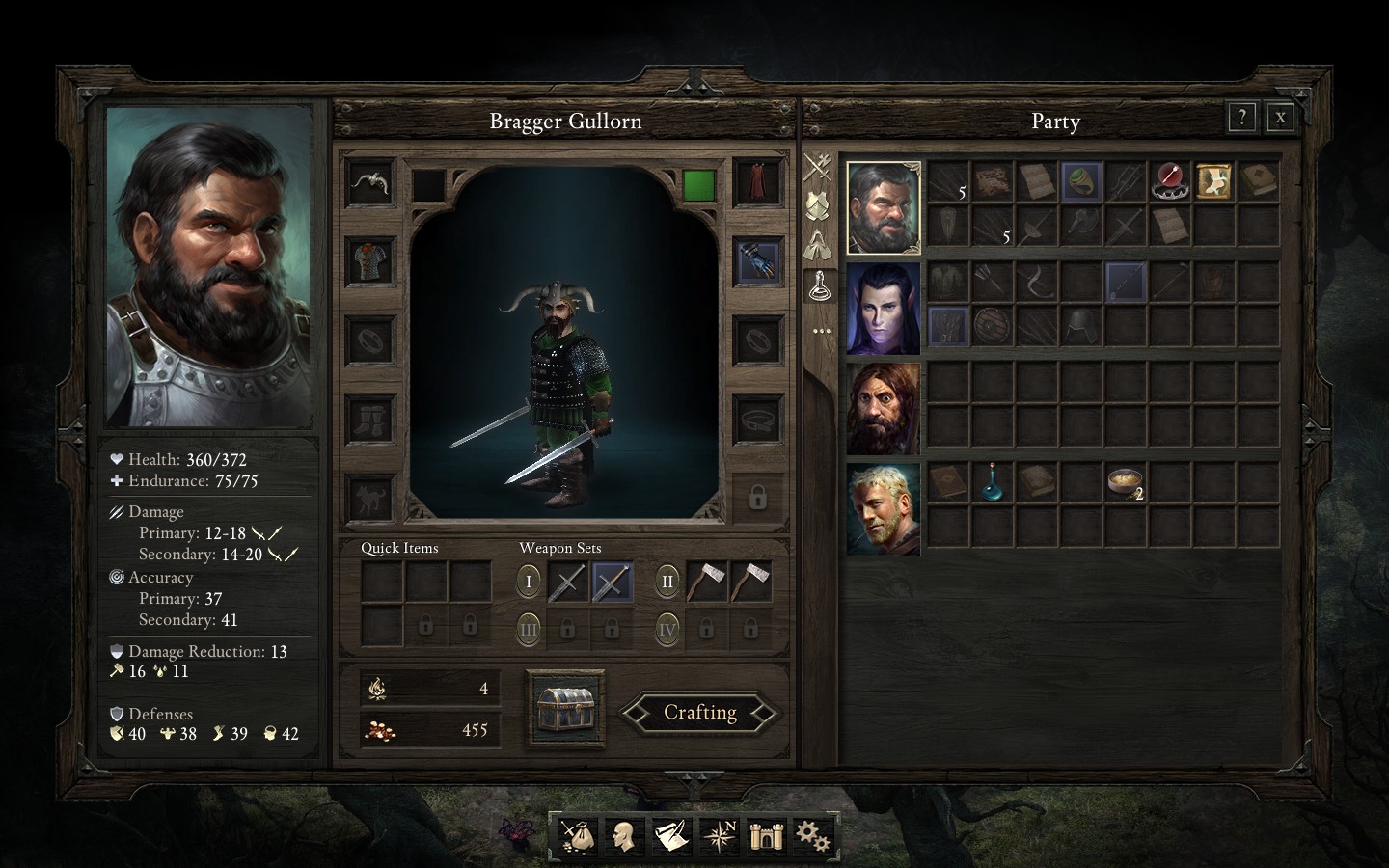This screenshot has width=1389, height=868.
Task: Pick the blue potion flask item
Action: 991,481
